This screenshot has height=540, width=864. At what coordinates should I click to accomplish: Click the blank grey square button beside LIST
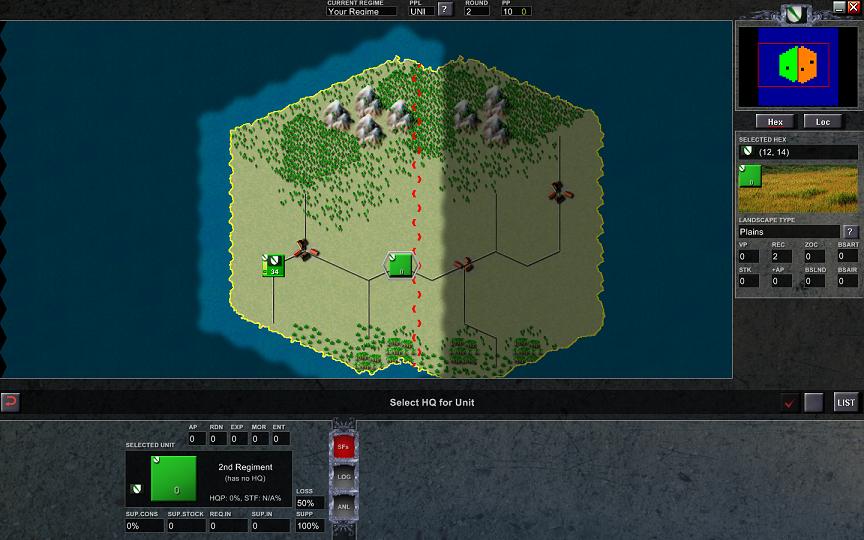[814, 402]
